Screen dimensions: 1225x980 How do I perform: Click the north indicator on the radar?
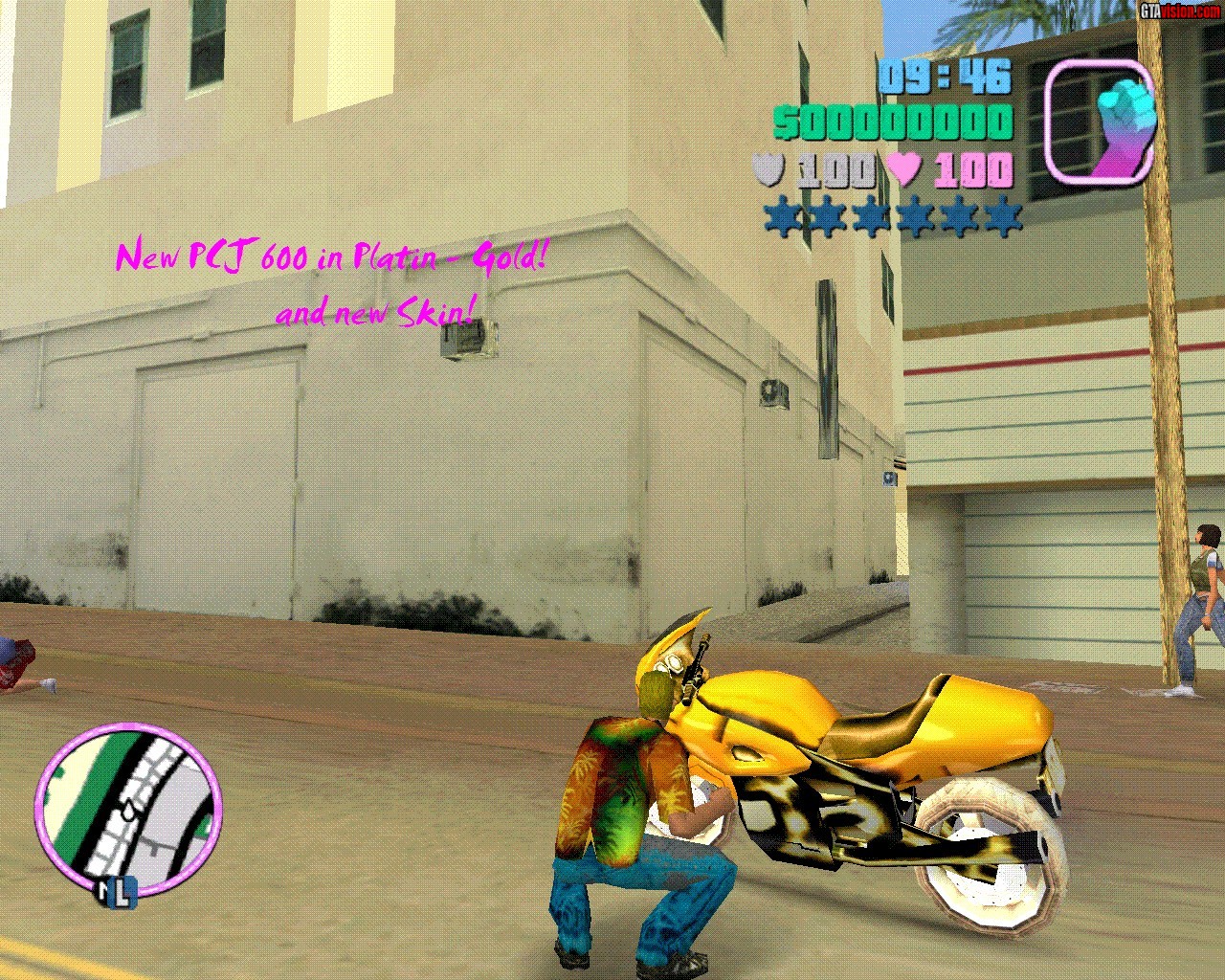point(115,894)
